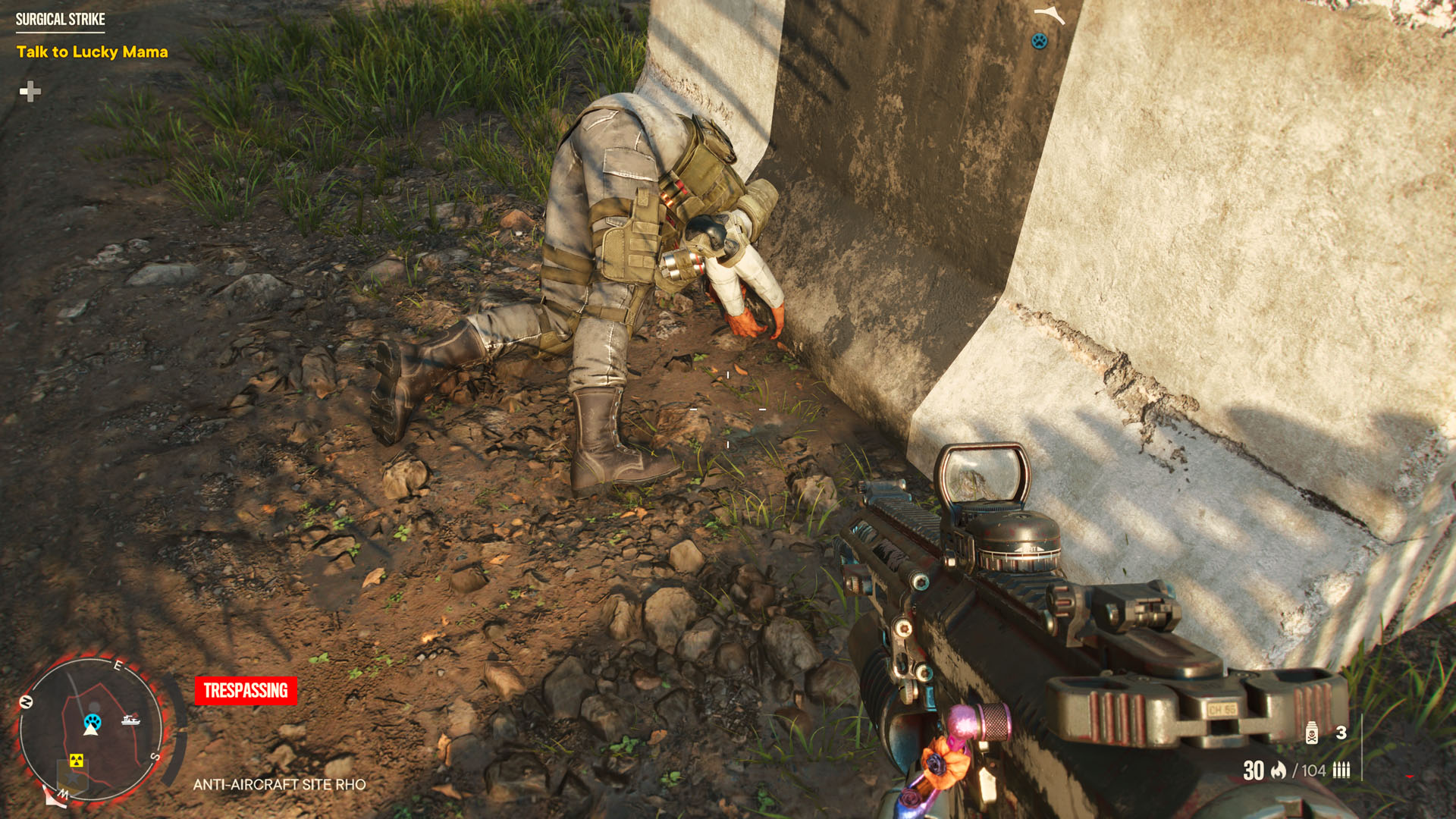
Task: Click the Anti-Aircraft Site Rho location label
Action: [x=279, y=784]
